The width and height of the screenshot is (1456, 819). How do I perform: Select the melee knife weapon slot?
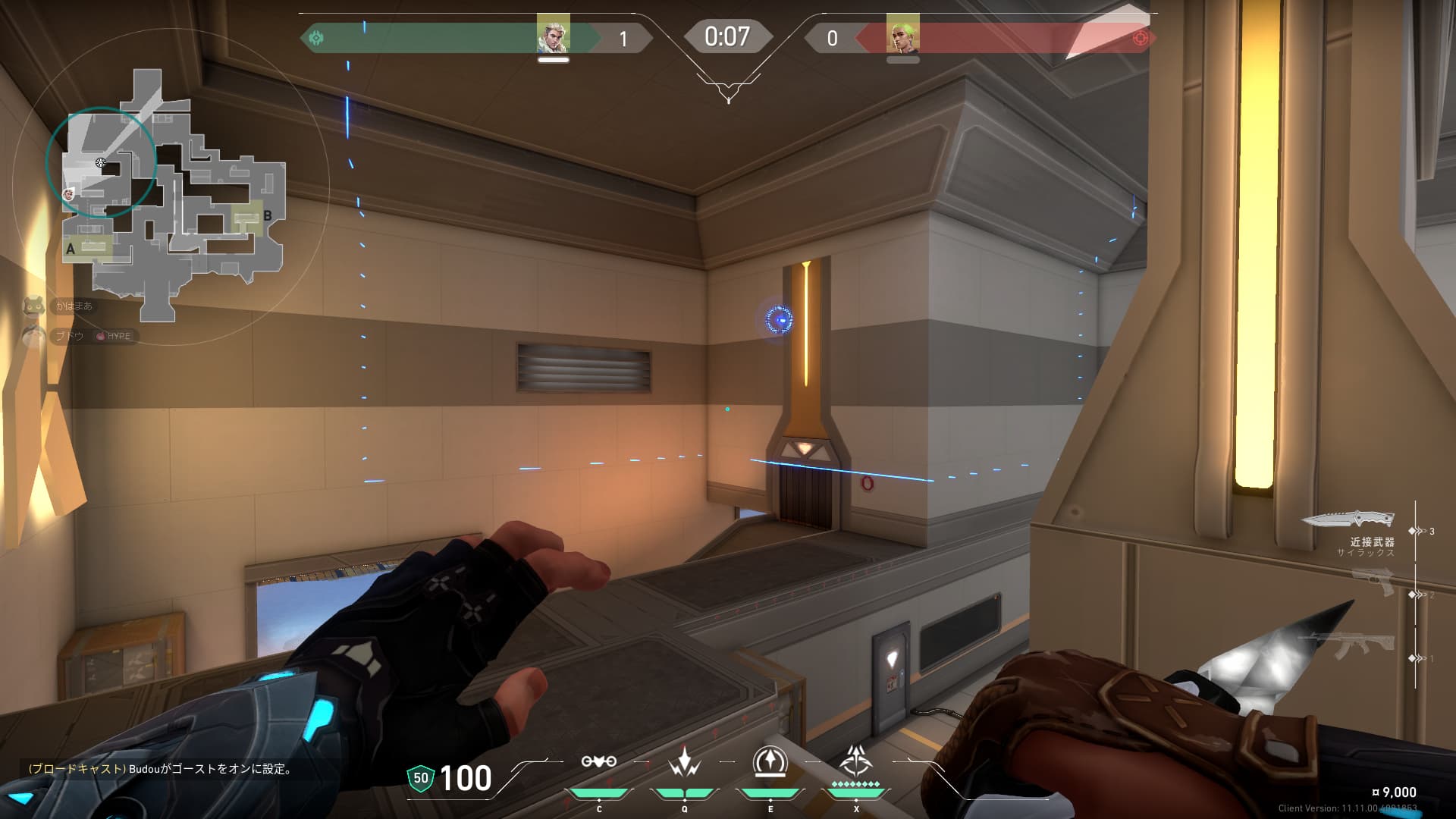[1348, 519]
